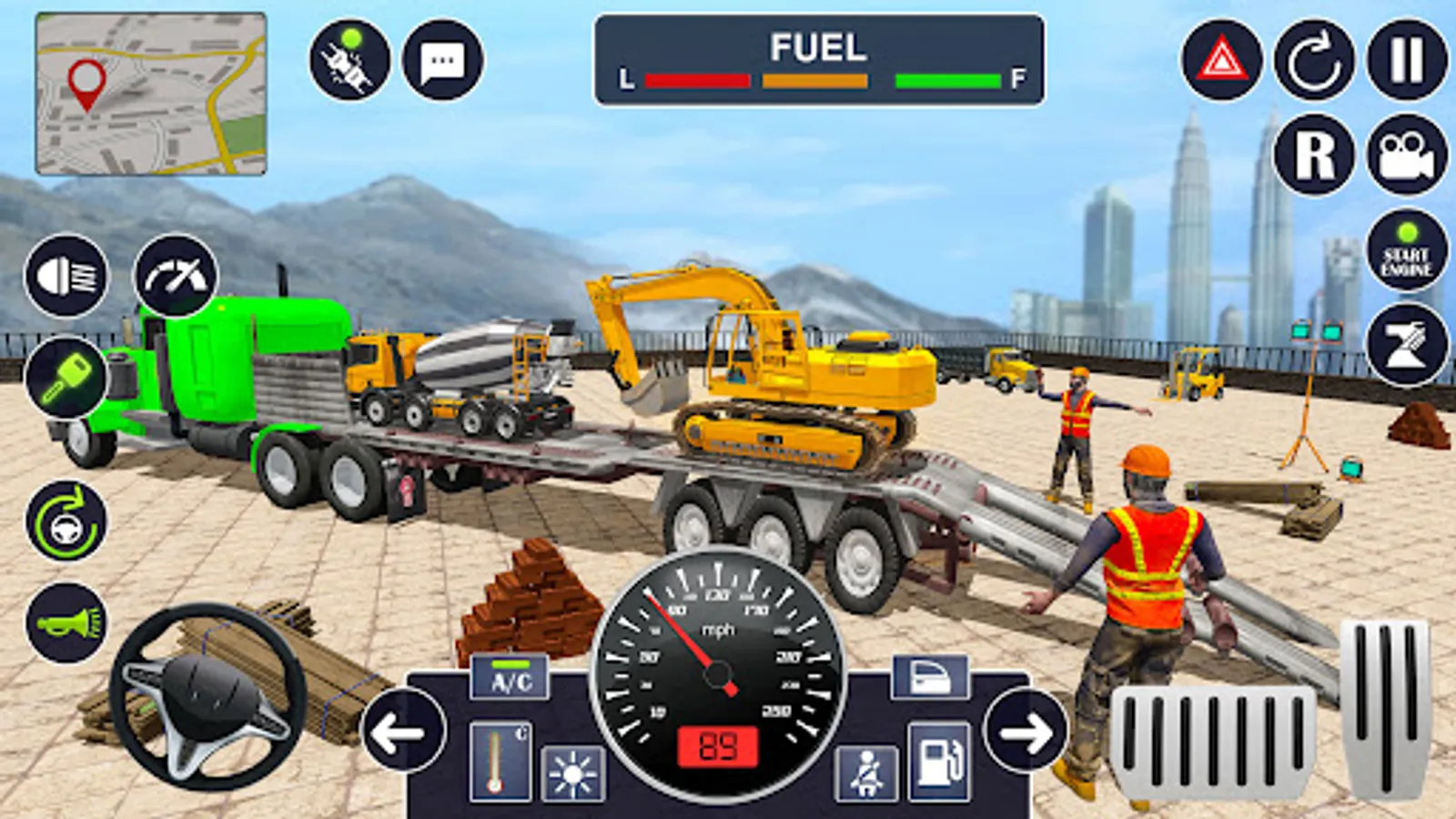
Task: Tap the trailer connect plug icon
Action: pos(349,60)
